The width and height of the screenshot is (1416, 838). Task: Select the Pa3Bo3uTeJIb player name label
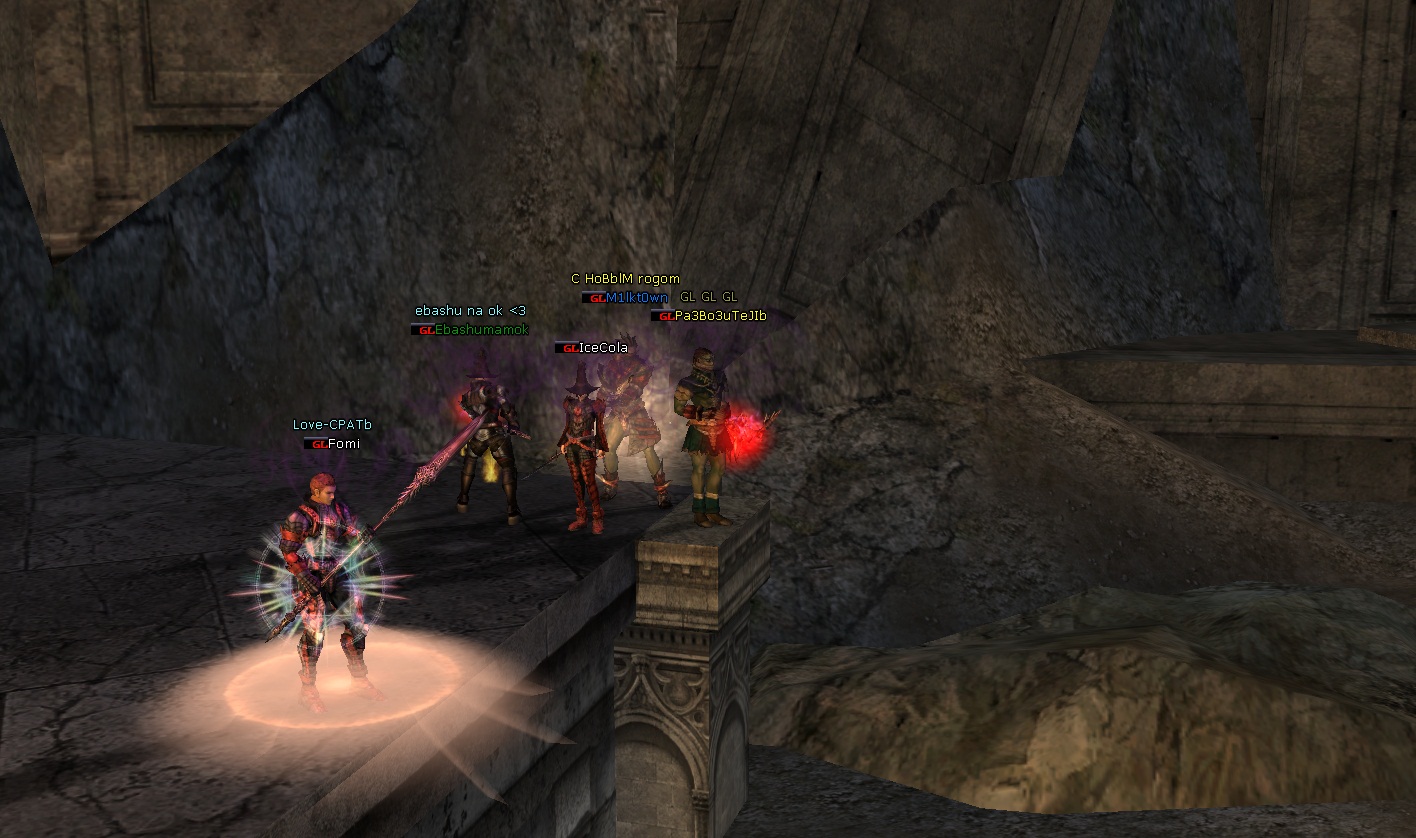[x=719, y=316]
